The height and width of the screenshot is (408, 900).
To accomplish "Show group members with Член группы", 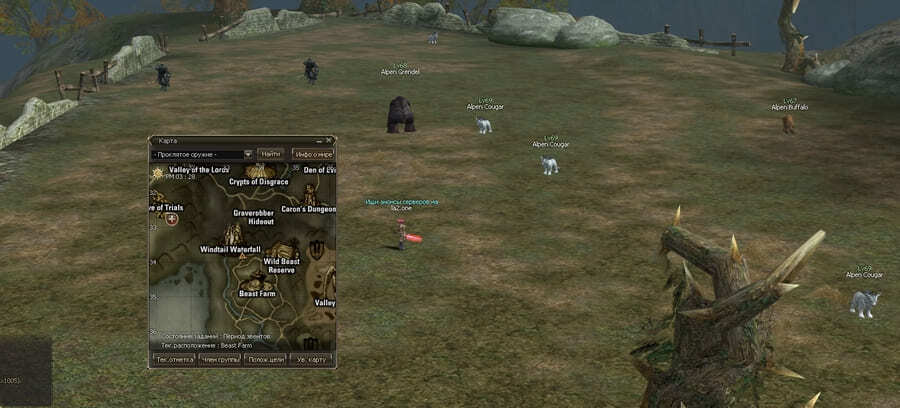I will pos(219,358).
